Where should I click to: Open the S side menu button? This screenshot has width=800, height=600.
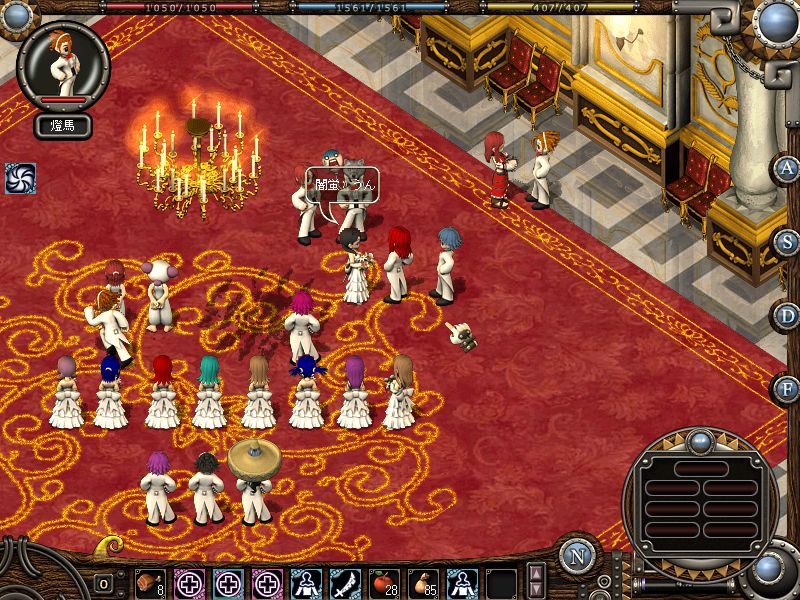click(787, 242)
